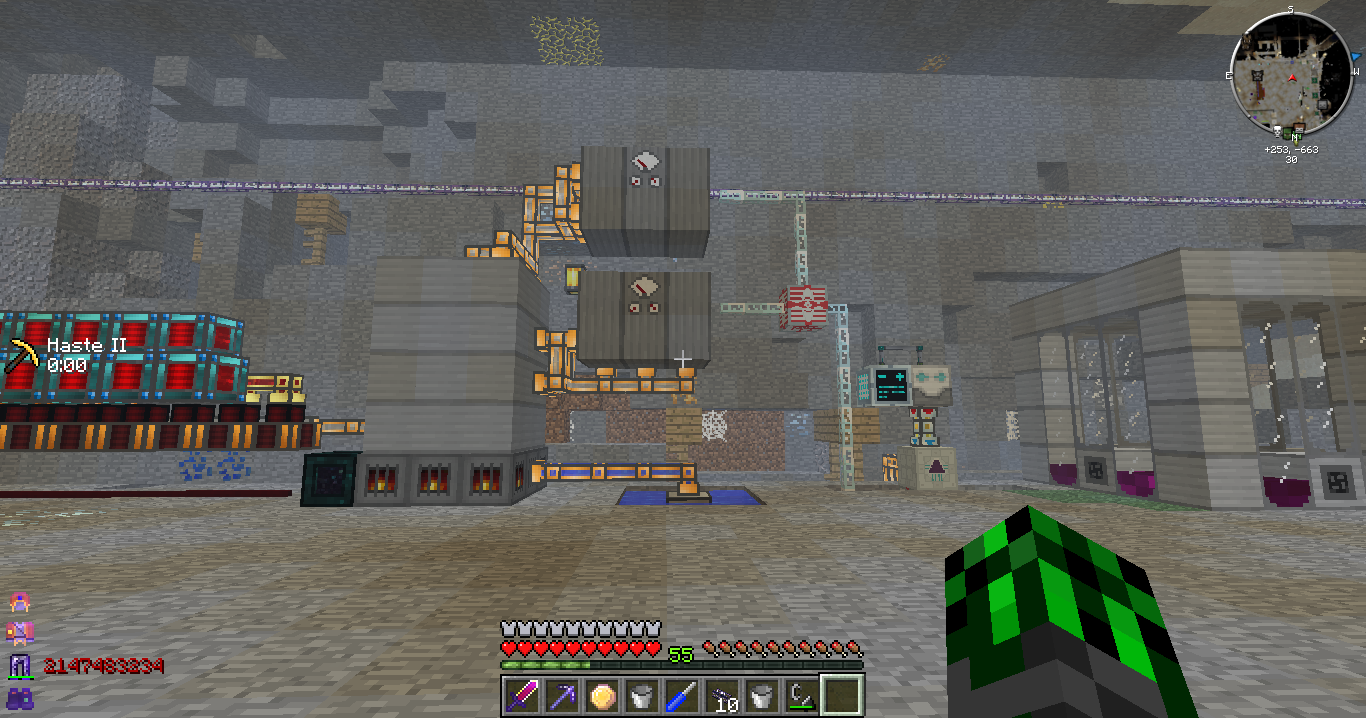Image resolution: width=1366 pixels, height=718 pixels.
Task: Click the Haste II pickaxe effect icon
Action: (x=22, y=356)
